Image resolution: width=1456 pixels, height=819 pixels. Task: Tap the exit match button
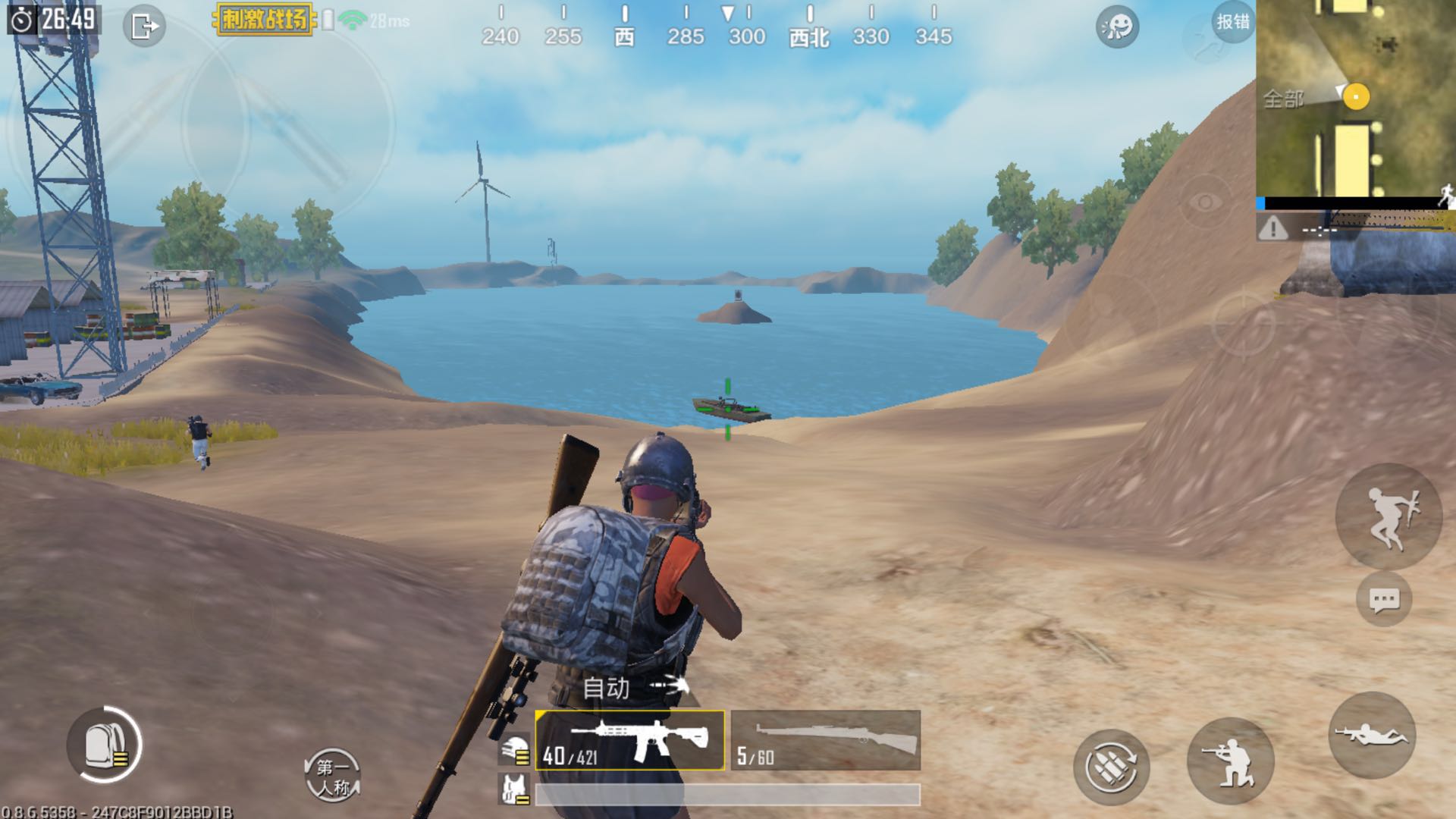tap(143, 27)
